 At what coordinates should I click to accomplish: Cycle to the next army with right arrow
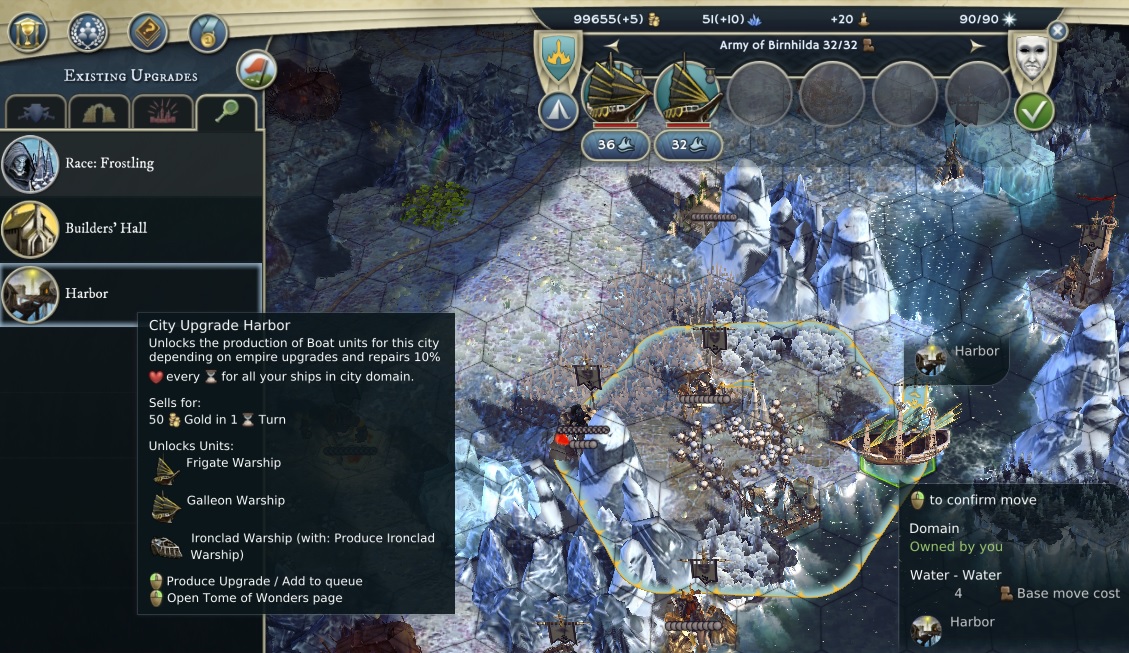point(977,46)
